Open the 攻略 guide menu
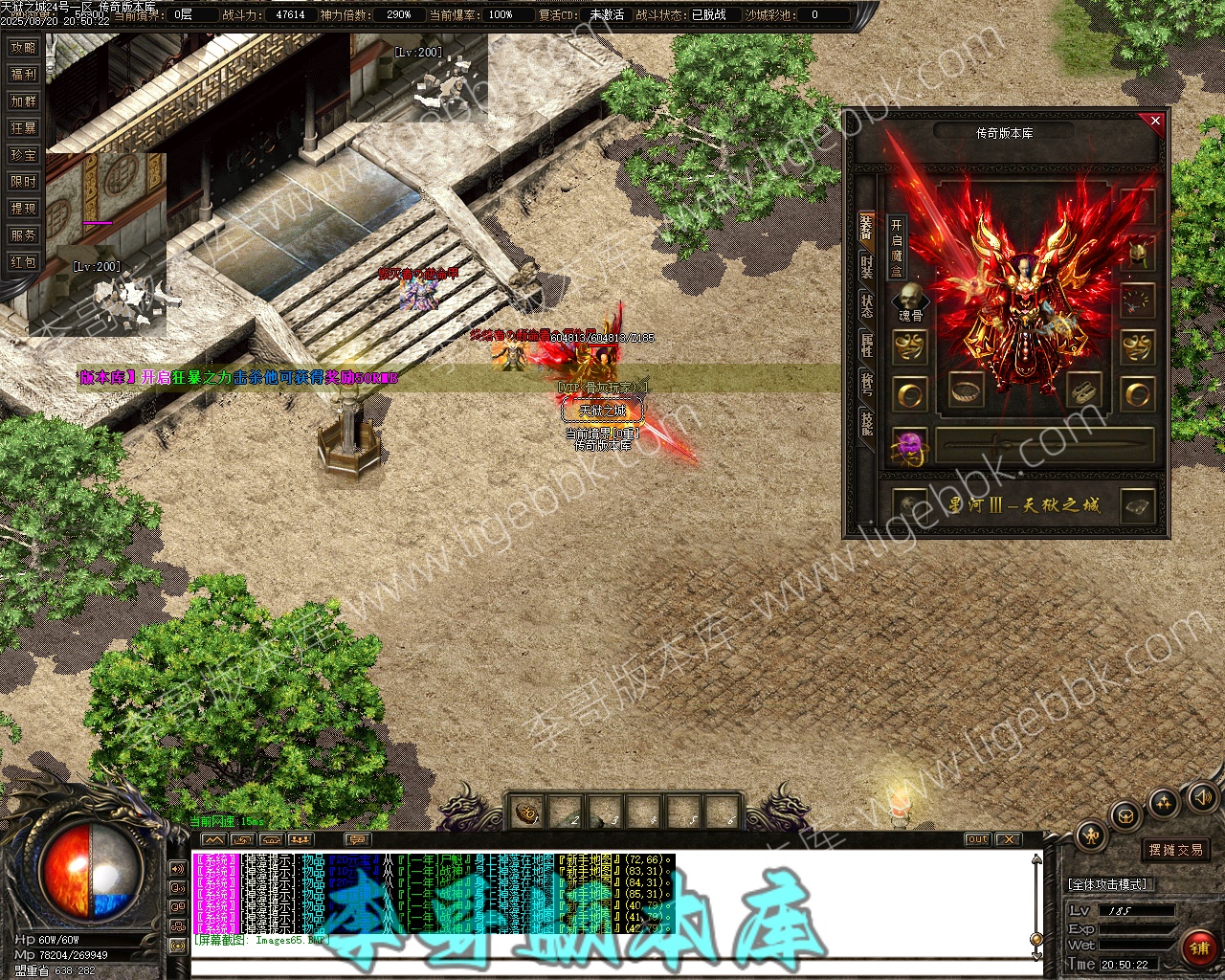Screen dimensions: 1225x980 click(23, 48)
